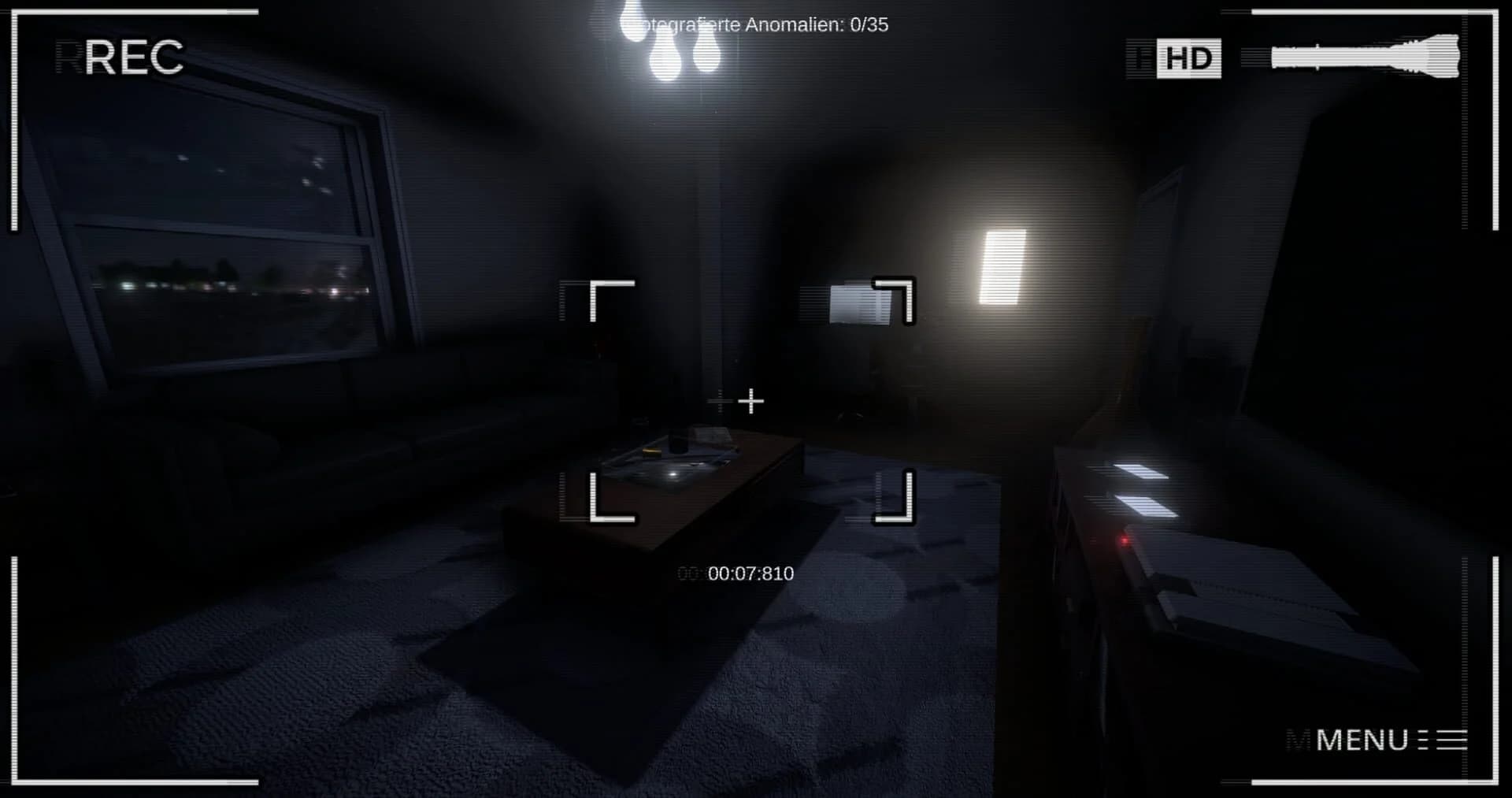1512x798 pixels.
Task: Click the center crosshair reticle
Action: 750,402
